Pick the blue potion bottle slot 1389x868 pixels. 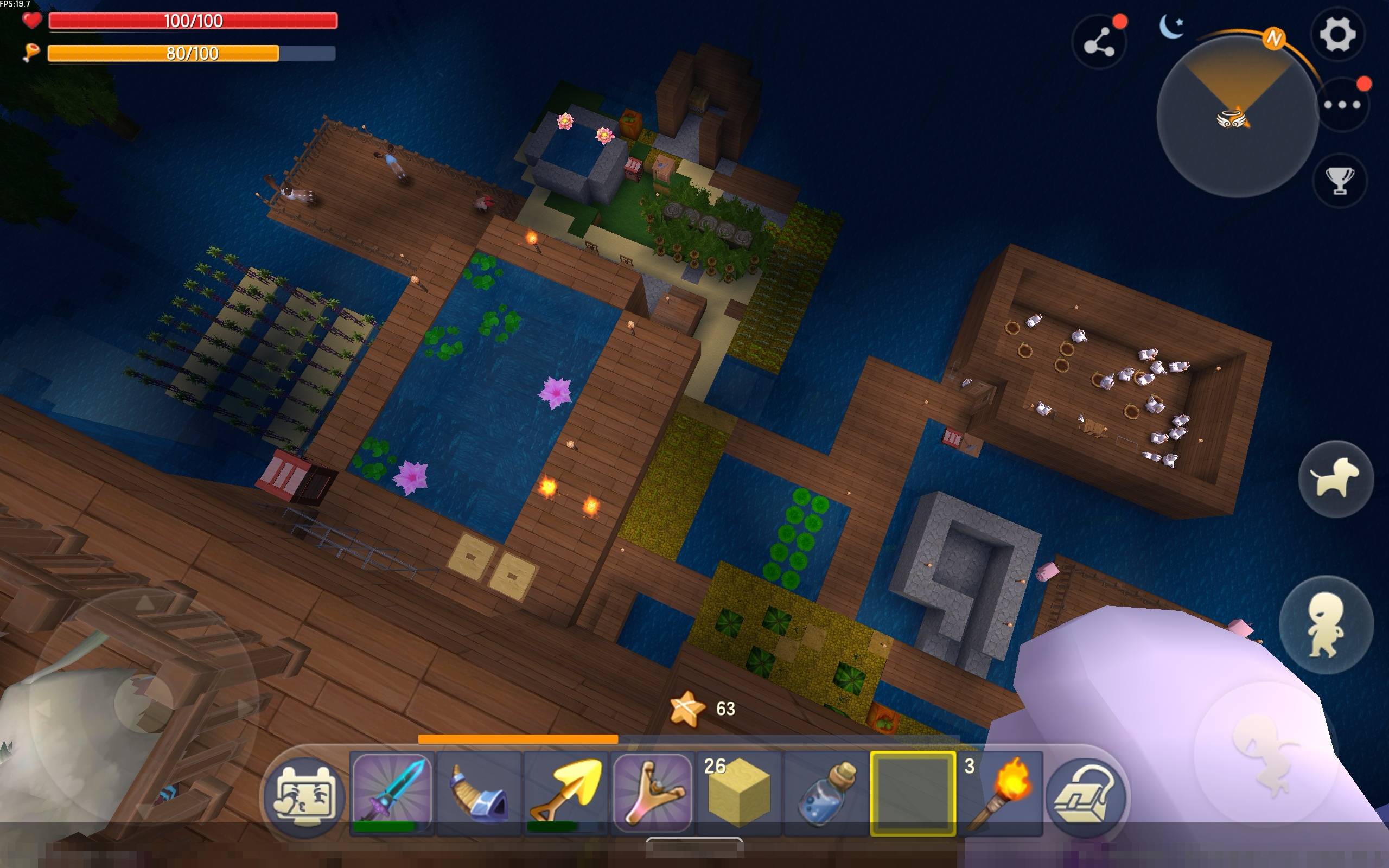(x=826, y=793)
